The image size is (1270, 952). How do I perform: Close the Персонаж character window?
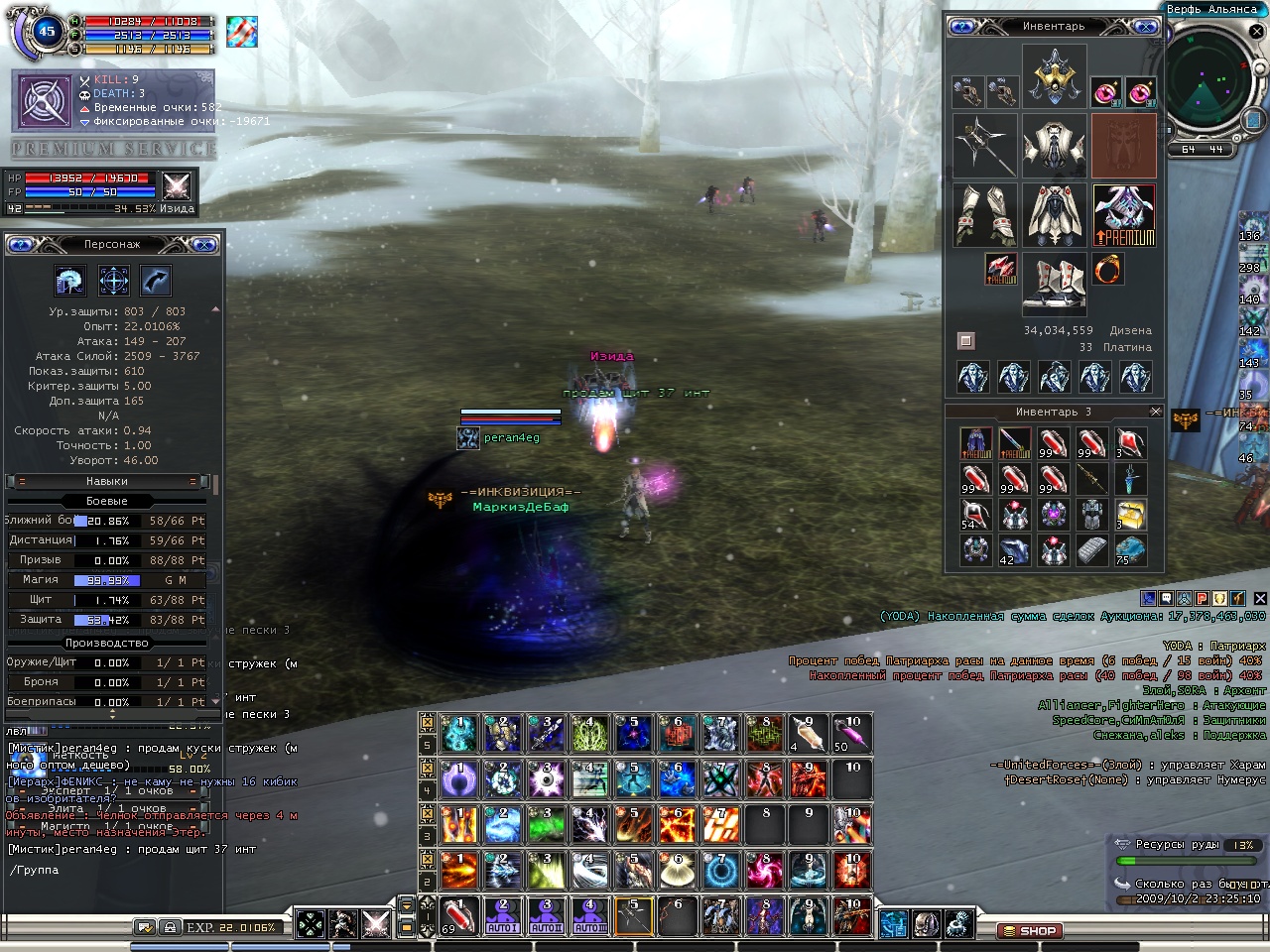click(x=205, y=244)
